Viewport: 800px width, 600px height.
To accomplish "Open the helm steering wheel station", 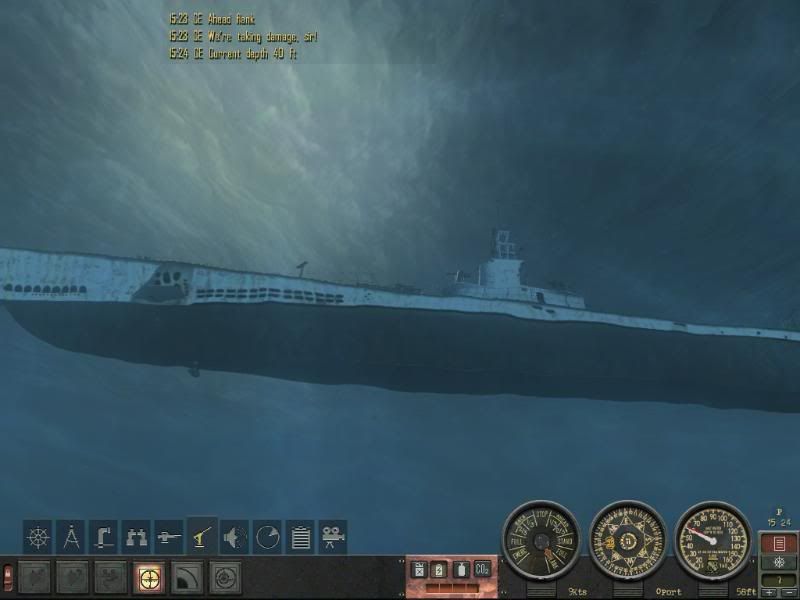I will (38, 537).
